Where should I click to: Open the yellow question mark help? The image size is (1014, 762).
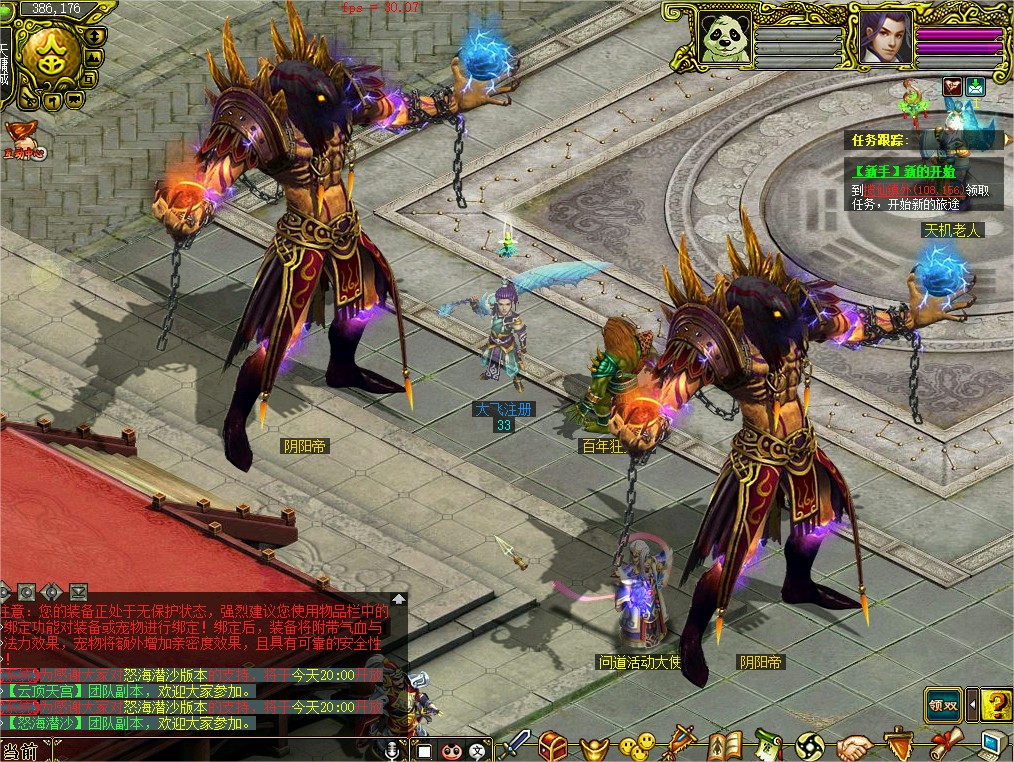click(x=995, y=705)
